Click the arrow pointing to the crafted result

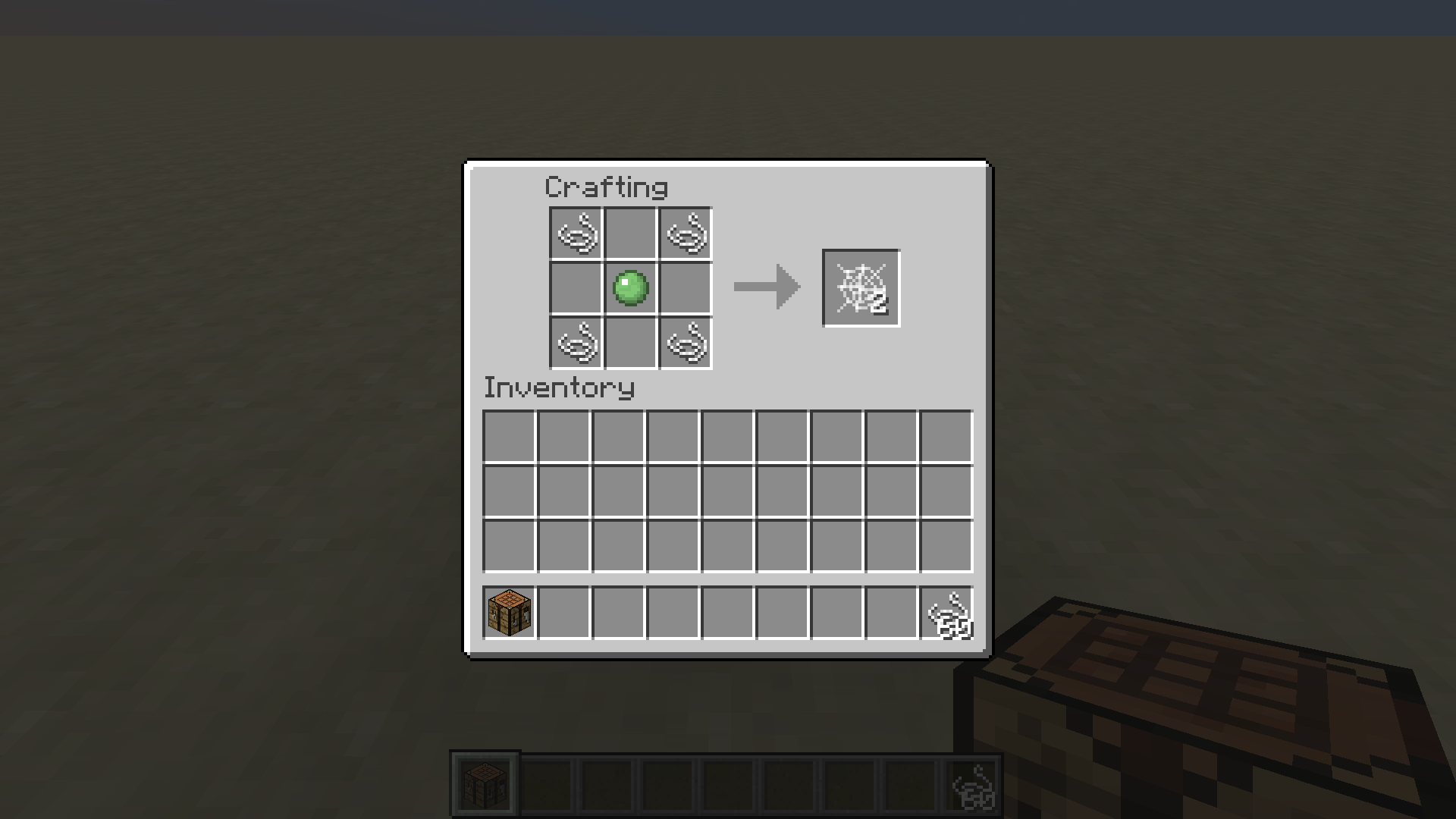(767, 287)
